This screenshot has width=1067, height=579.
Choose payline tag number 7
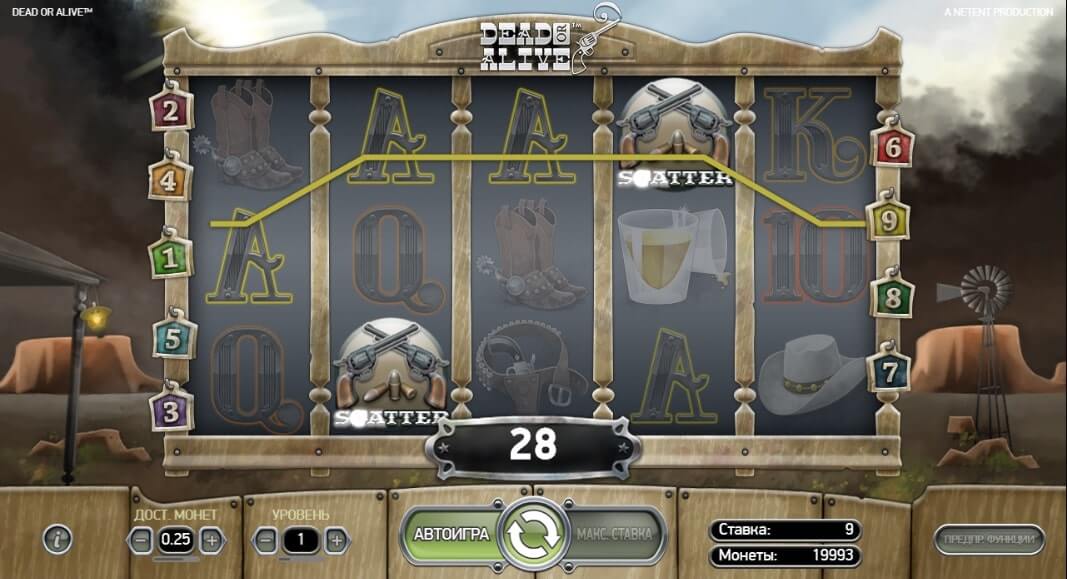(x=889, y=371)
